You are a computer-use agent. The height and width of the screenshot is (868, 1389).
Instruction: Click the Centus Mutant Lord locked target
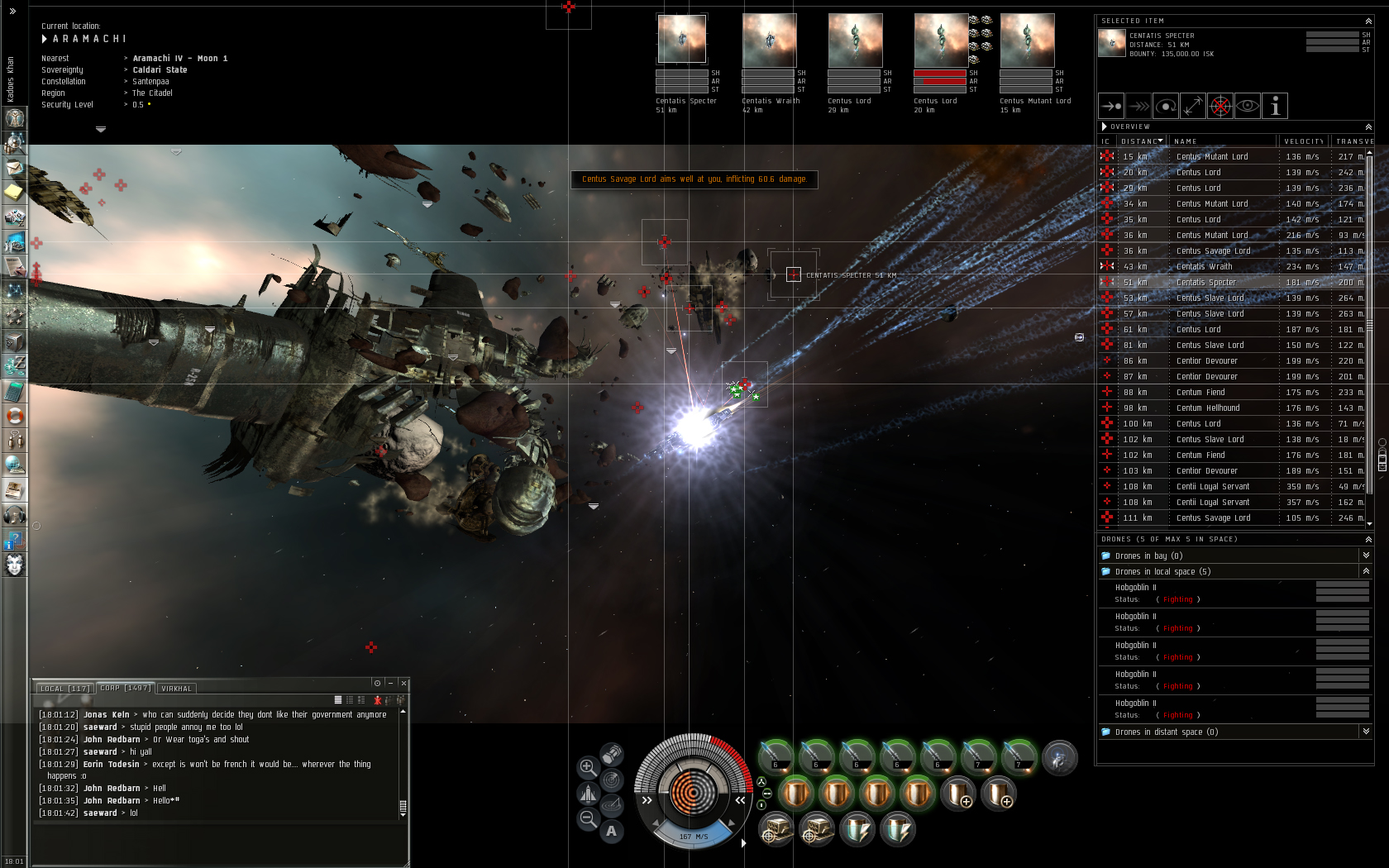(1027, 41)
